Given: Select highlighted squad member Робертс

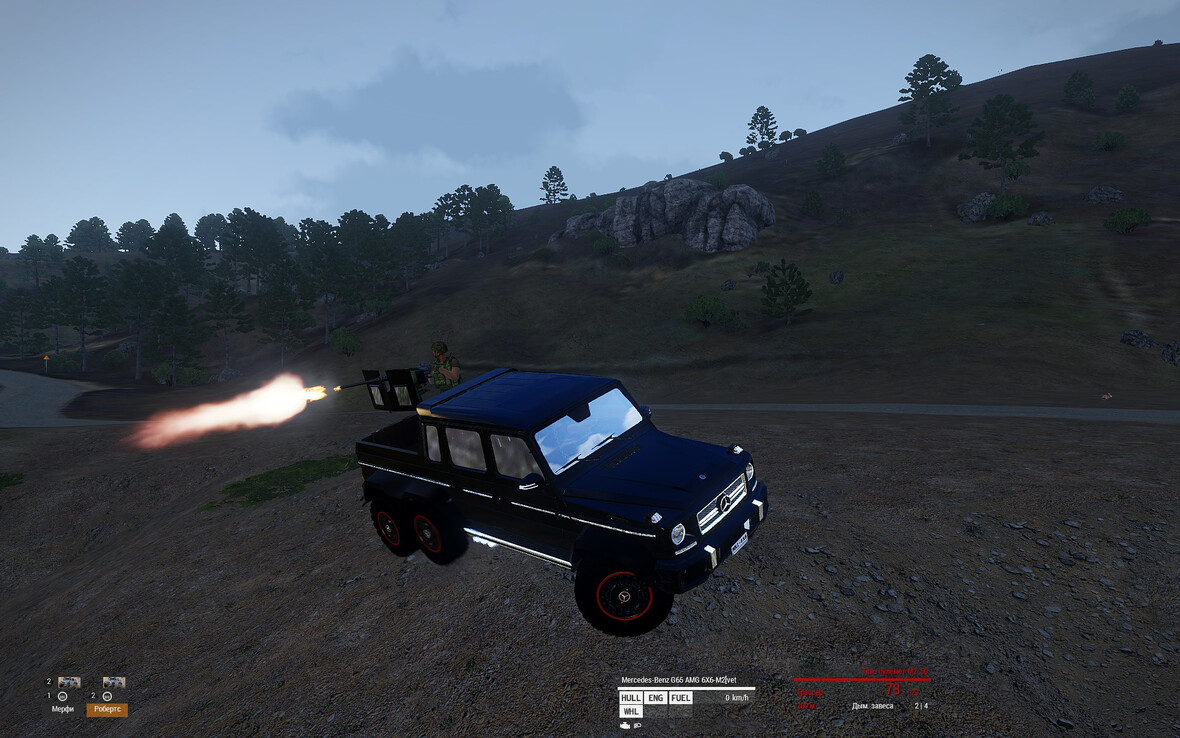Looking at the screenshot, I should (x=107, y=709).
